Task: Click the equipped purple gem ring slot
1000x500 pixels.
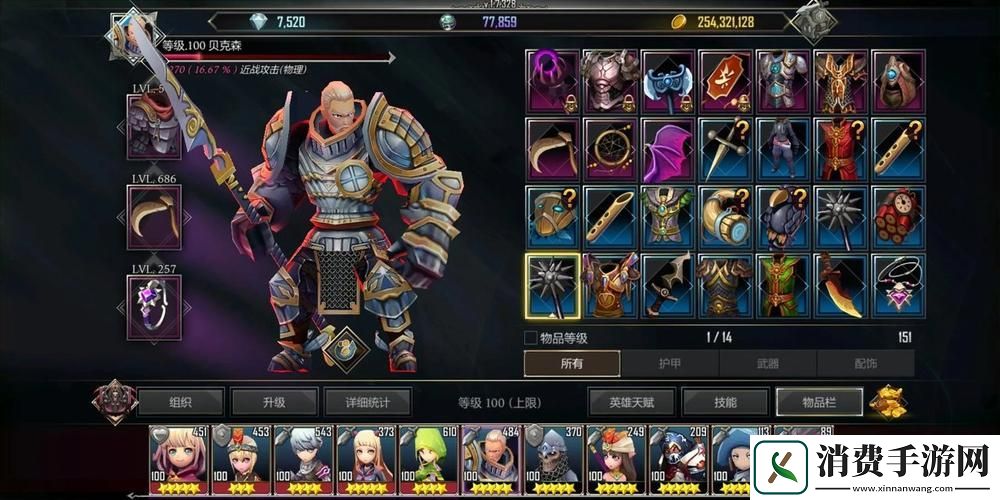Action: pyautogui.click(x=154, y=307)
